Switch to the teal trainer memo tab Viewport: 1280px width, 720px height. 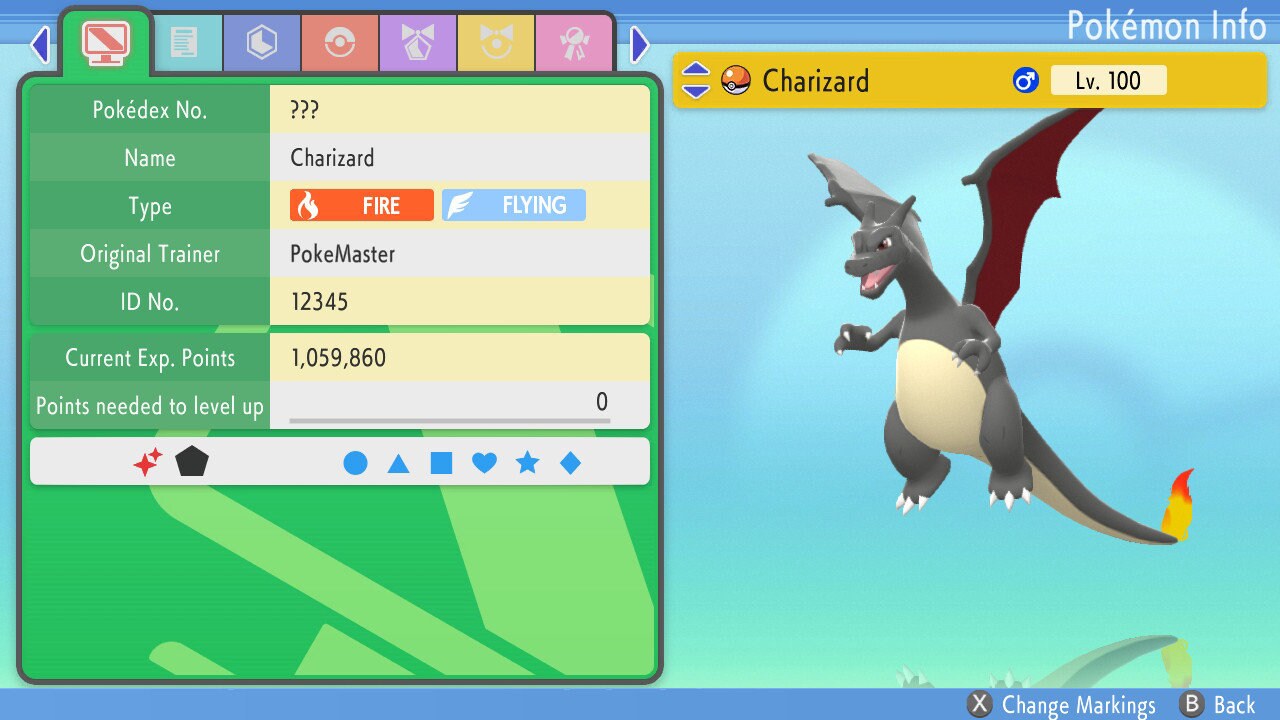coord(184,43)
